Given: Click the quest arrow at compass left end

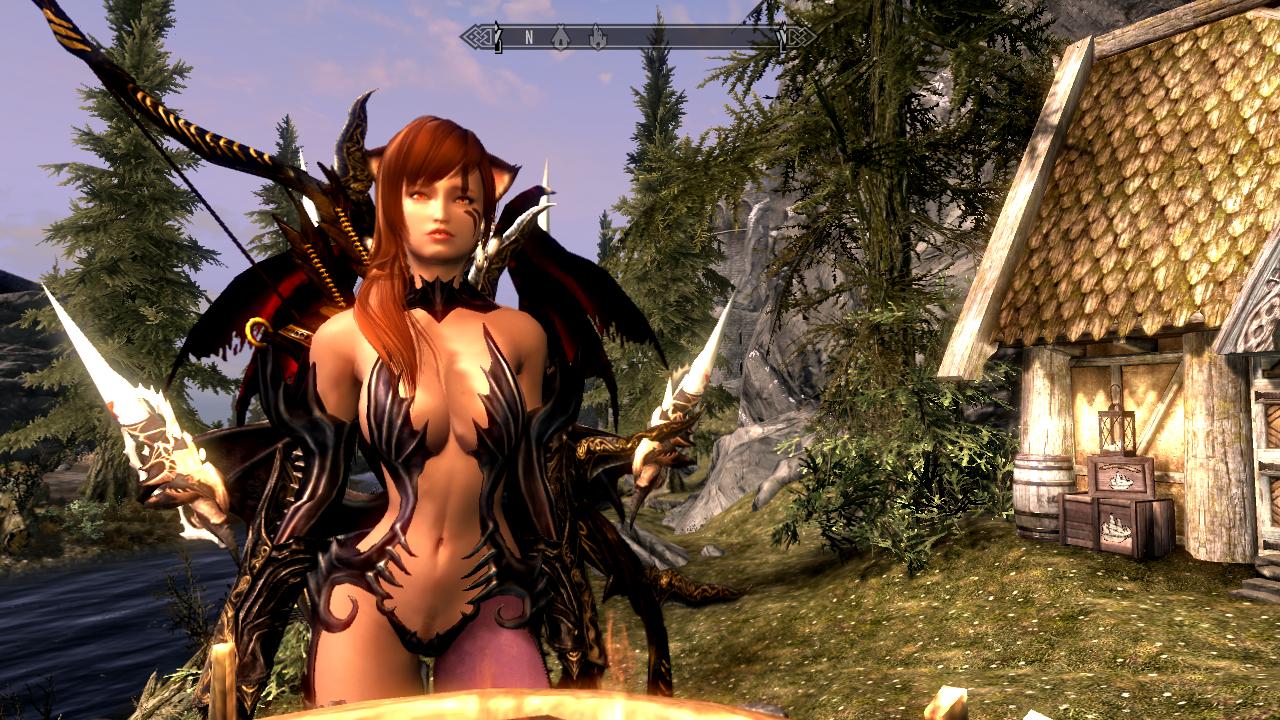Looking at the screenshot, I should click(x=497, y=39).
